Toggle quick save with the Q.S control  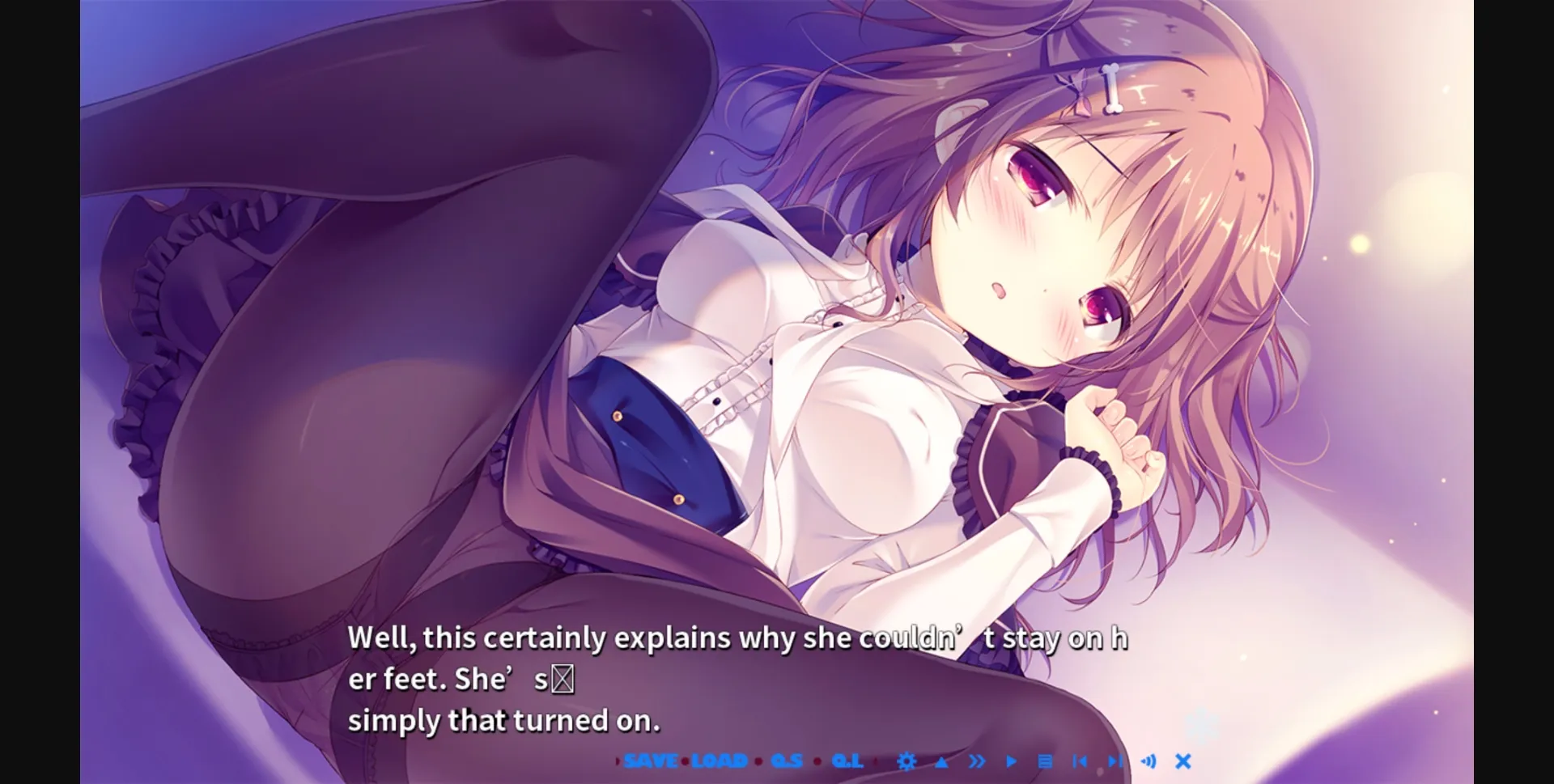(785, 761)
